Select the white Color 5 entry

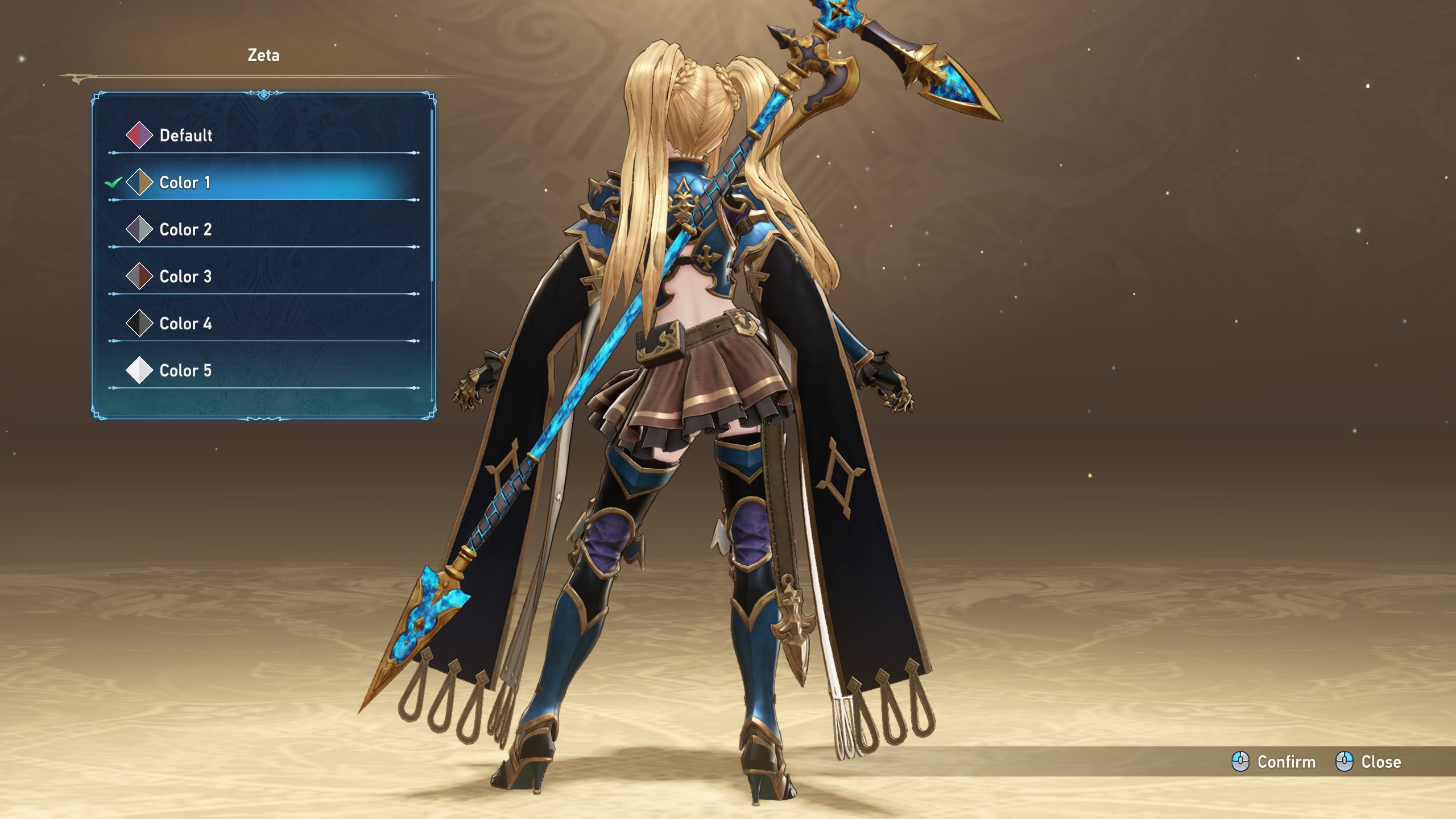(185, 371)
